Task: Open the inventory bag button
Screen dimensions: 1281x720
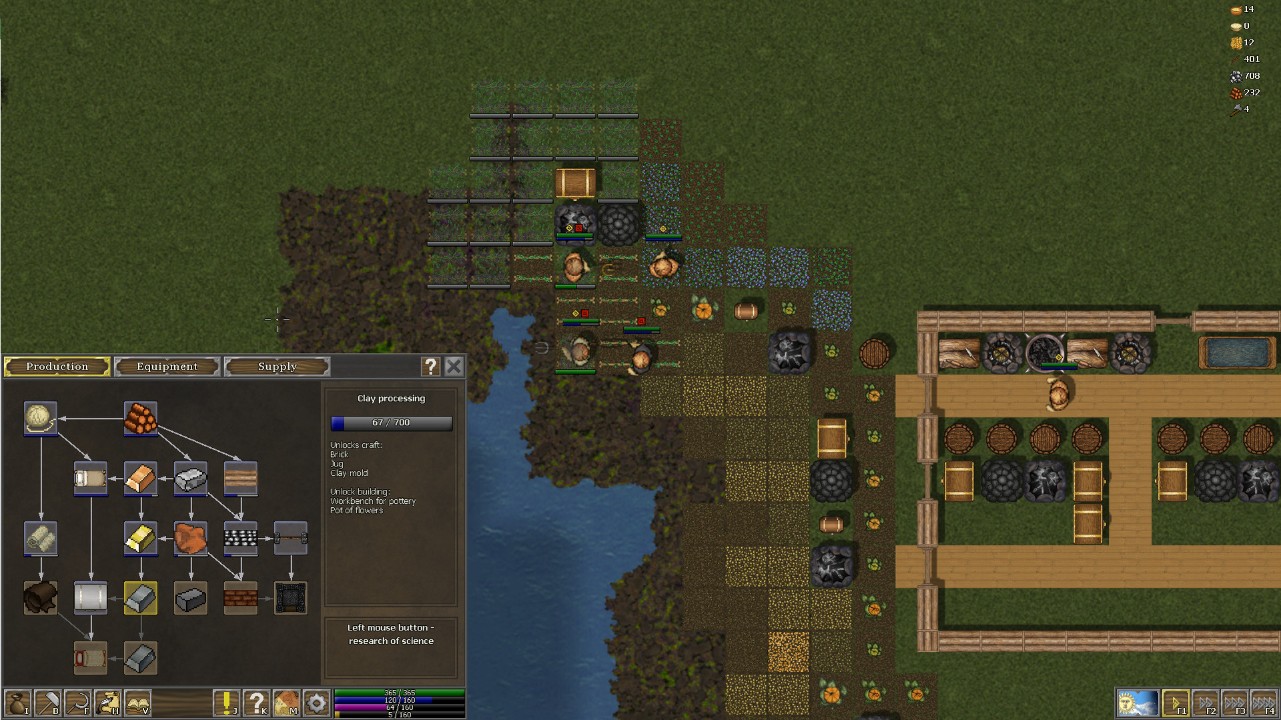Action: (x=17, y=703)
